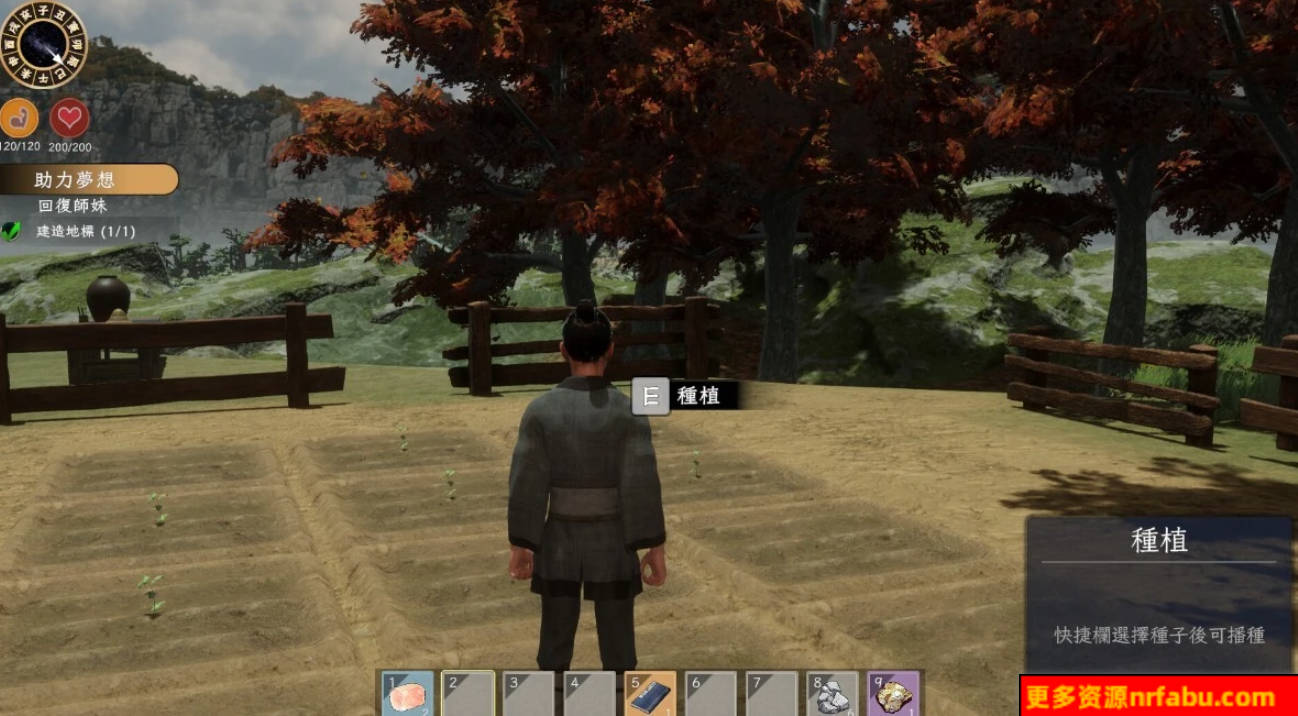Image resolution: width=1298 pixels, height=716 pixels.
Task: Click the zodiac time compass dial
Action: [44, 44]
